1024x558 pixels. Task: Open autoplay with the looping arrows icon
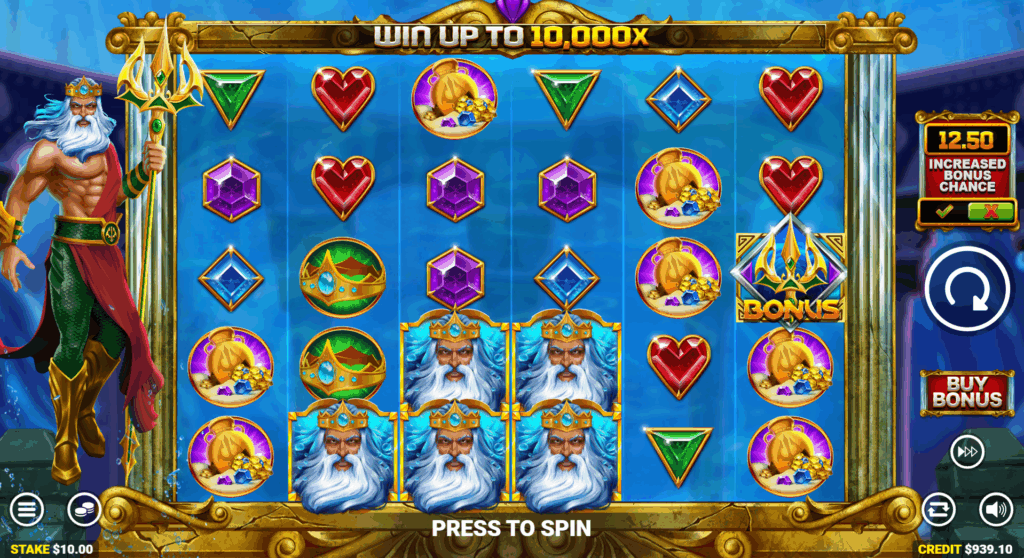[x=938, y=509]
